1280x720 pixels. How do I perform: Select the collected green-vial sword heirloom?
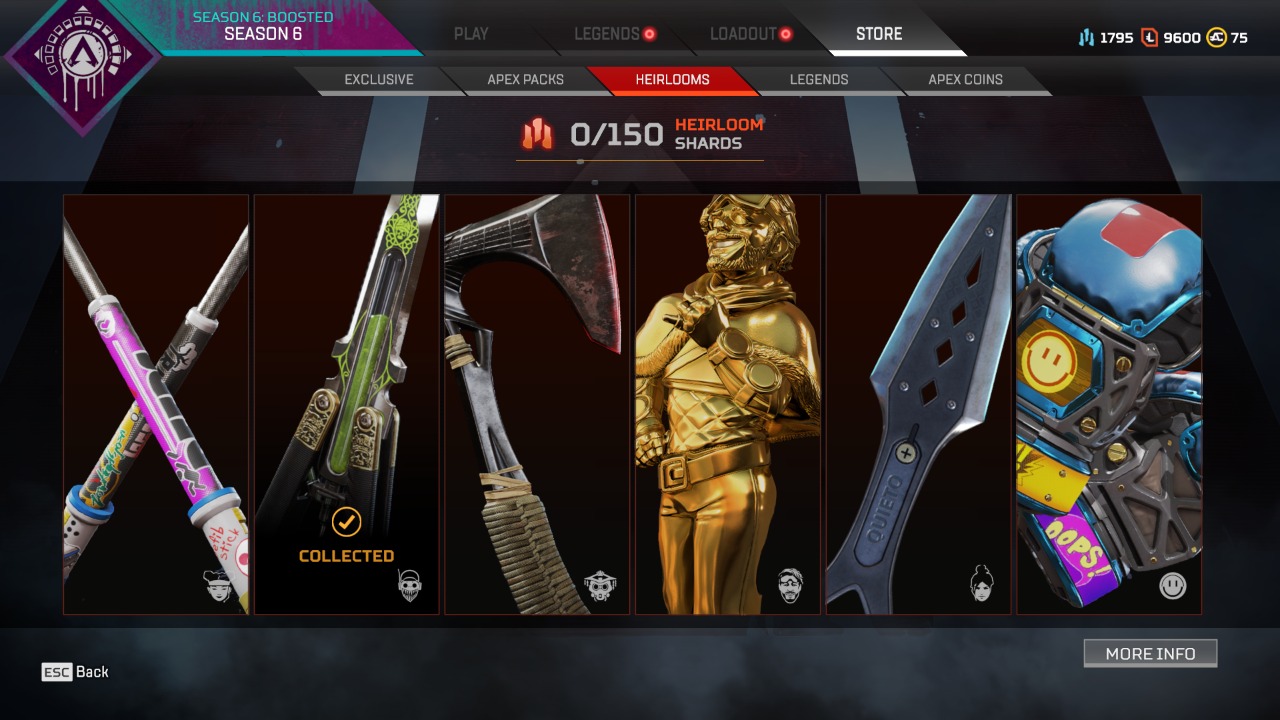346,404
